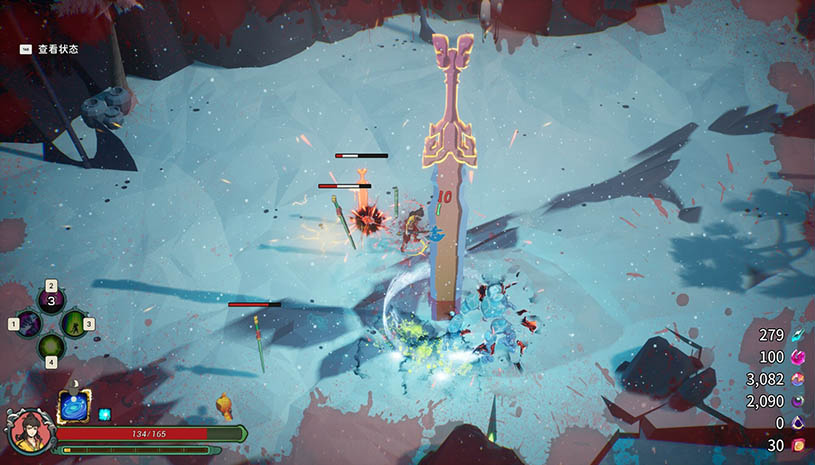
Task: Use the purple skill in slot 1
Action: tap(28, 324)
